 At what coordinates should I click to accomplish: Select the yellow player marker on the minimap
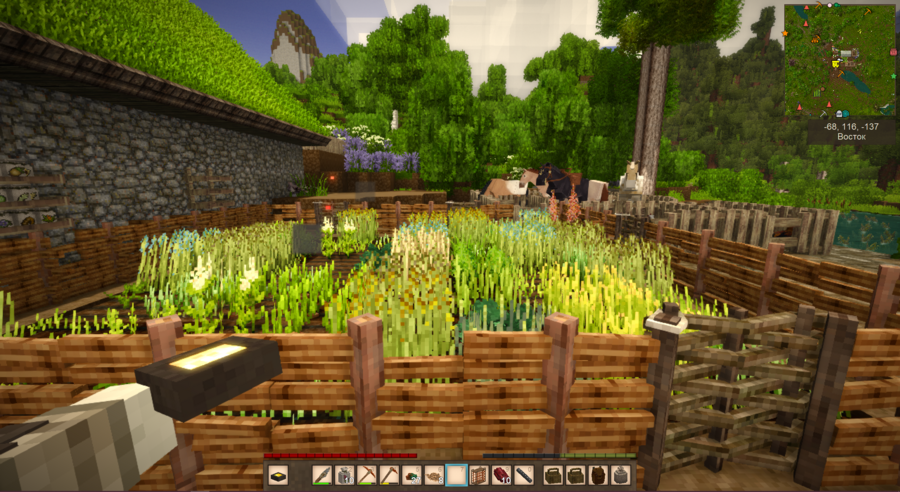click(x=835, y=64)
